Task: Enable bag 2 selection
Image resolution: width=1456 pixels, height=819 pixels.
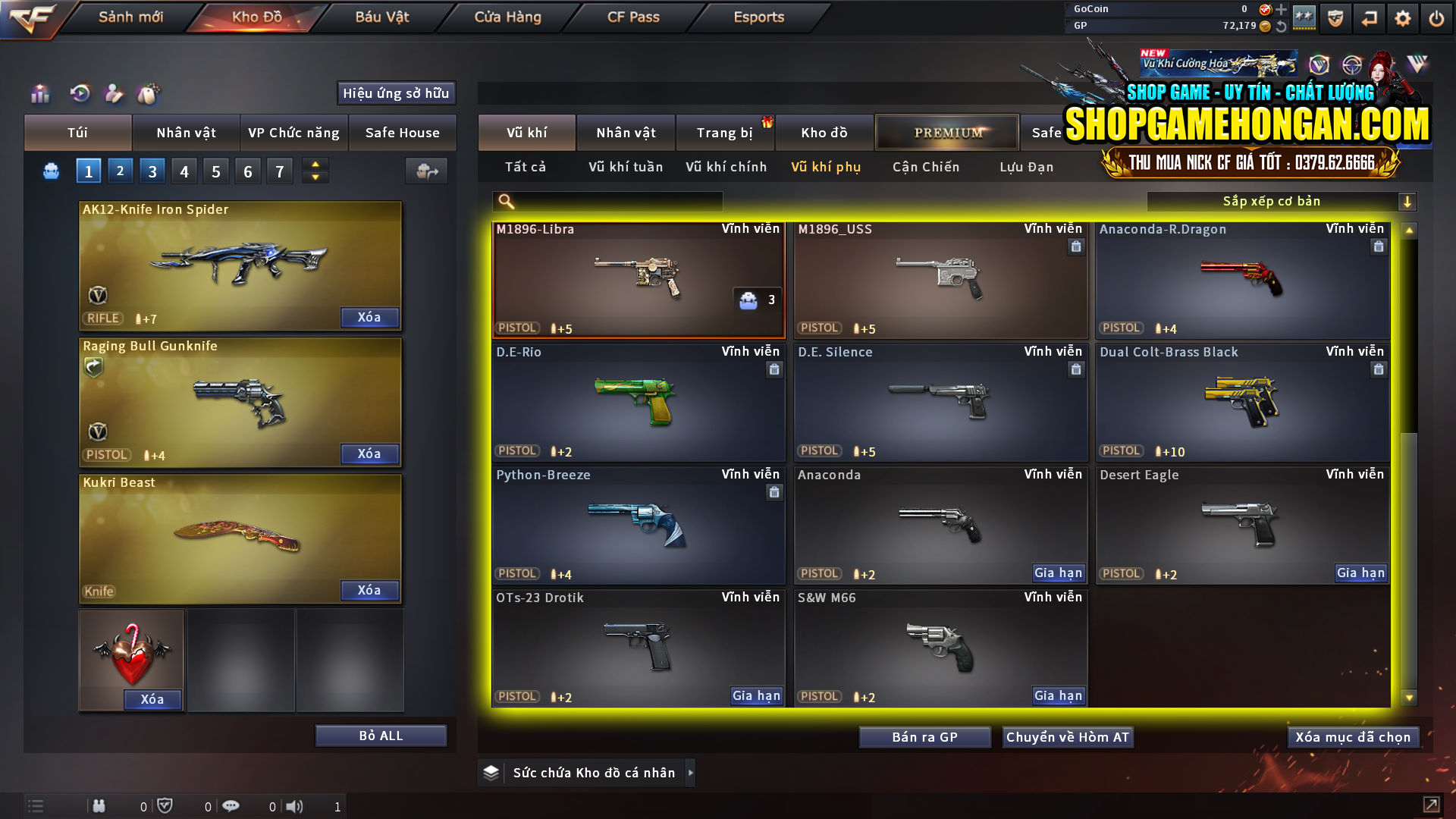Action: click(120, 170)
